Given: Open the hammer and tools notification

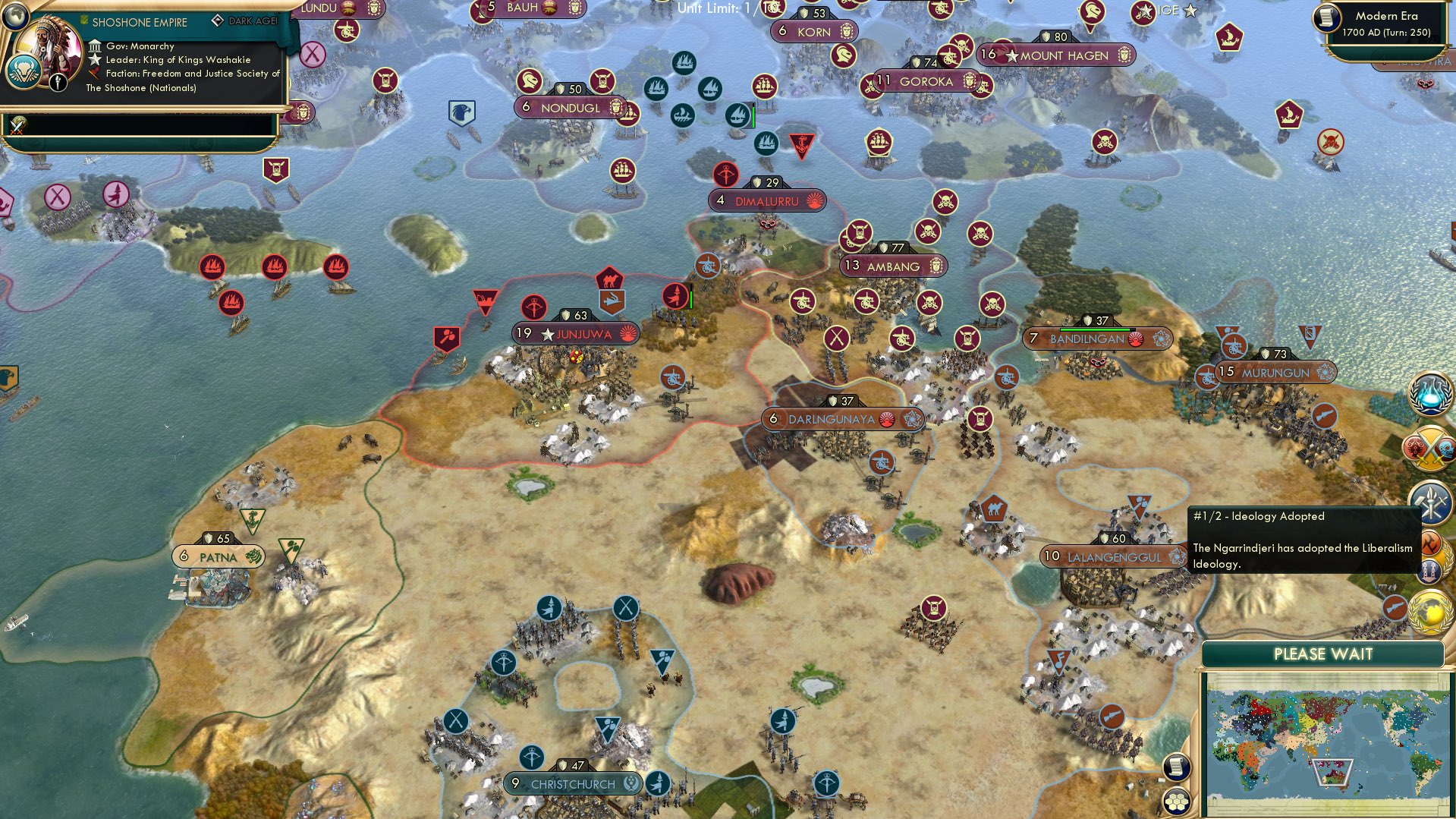Looking at the screenshot, I should 1430,501.
